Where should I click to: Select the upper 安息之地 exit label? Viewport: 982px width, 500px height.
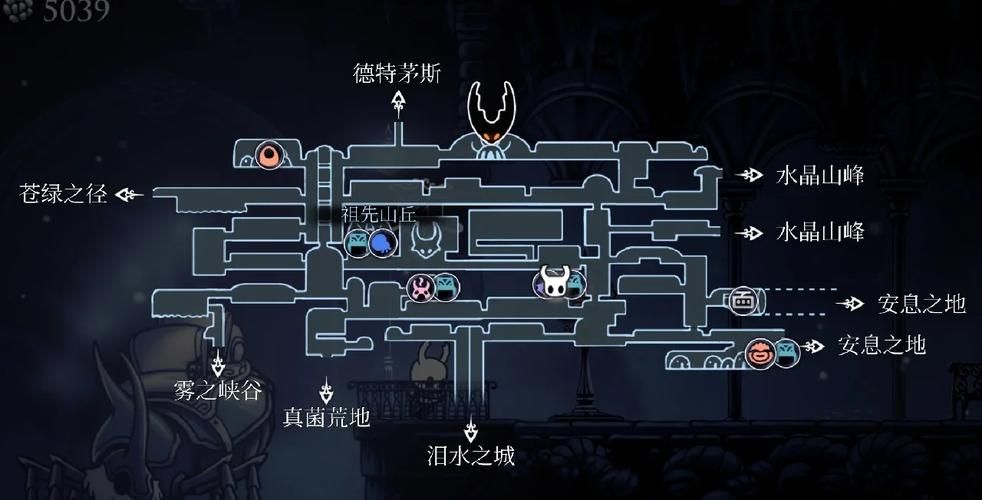(922, 302)
